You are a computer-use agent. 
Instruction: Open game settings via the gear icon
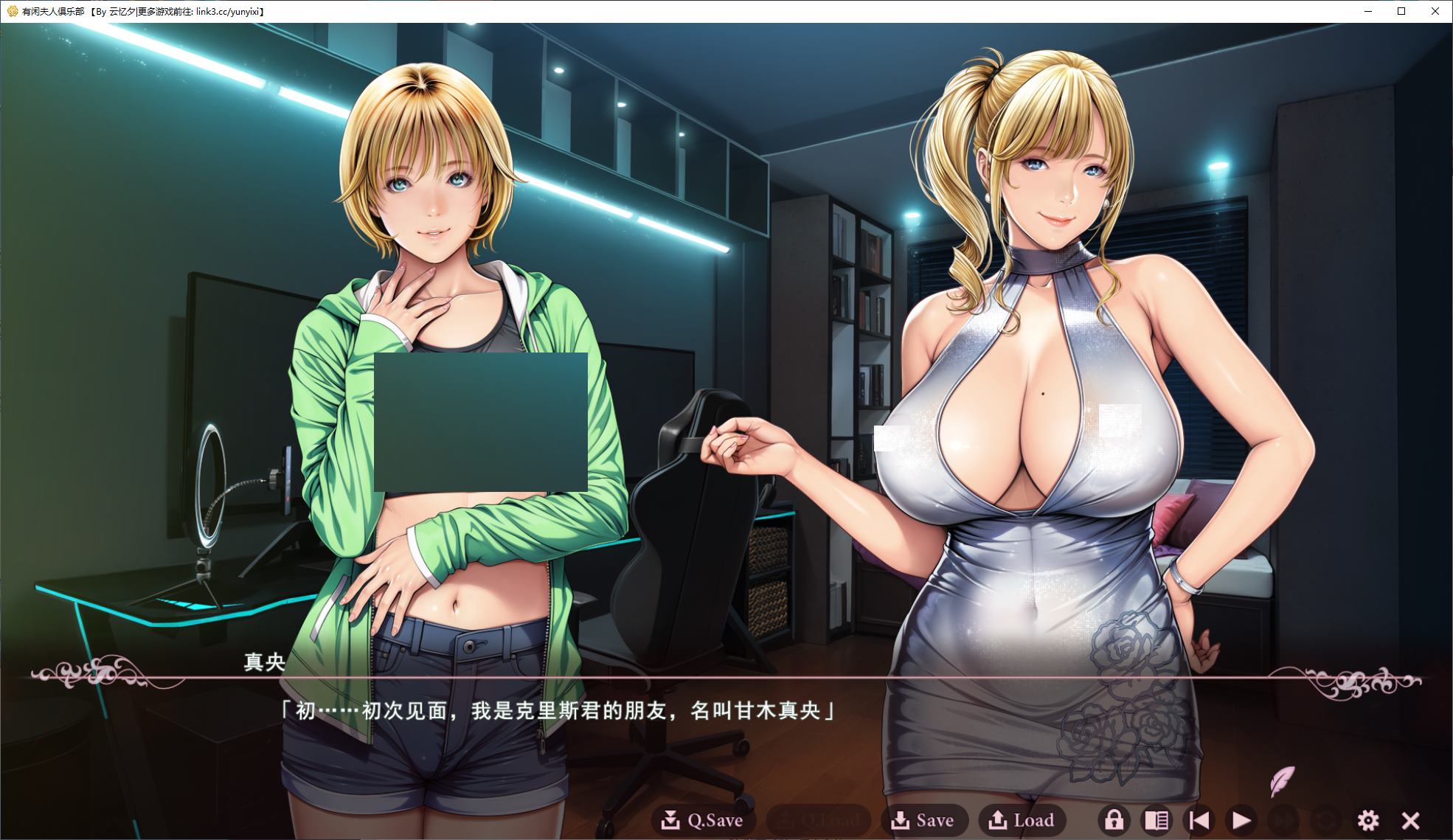point(1370,819)
